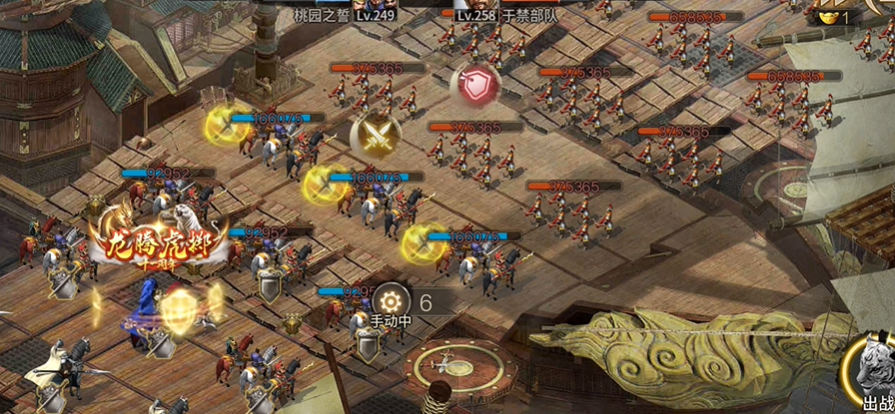Toggle the 手动中 manual mode gear
Viewport: 895px width, 414px height.
pyautogui.click(x=389, y=300)
